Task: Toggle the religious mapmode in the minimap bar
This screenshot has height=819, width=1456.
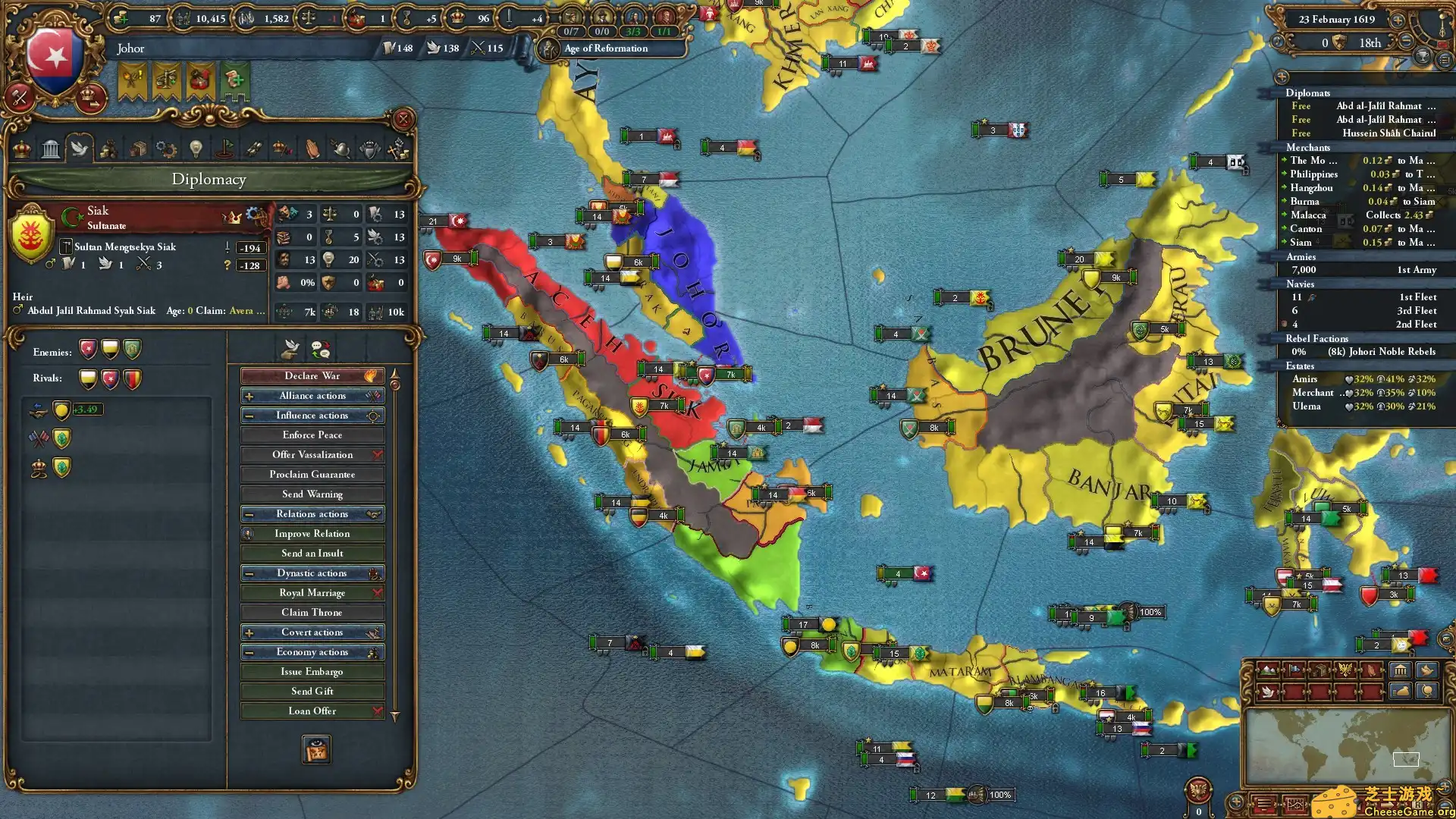Action: (1371, 670)
